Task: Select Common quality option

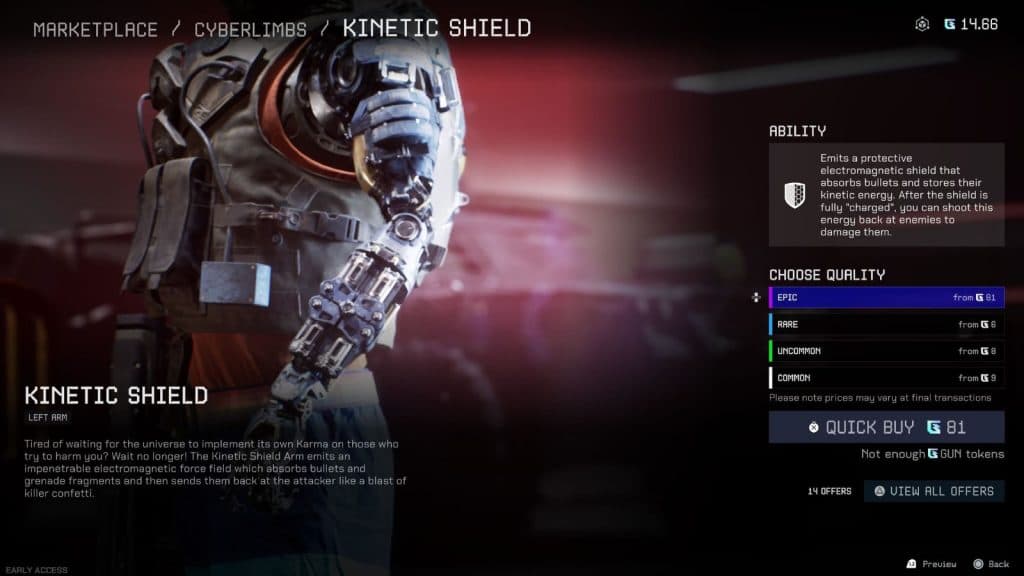Action: (x=886, y=378)
